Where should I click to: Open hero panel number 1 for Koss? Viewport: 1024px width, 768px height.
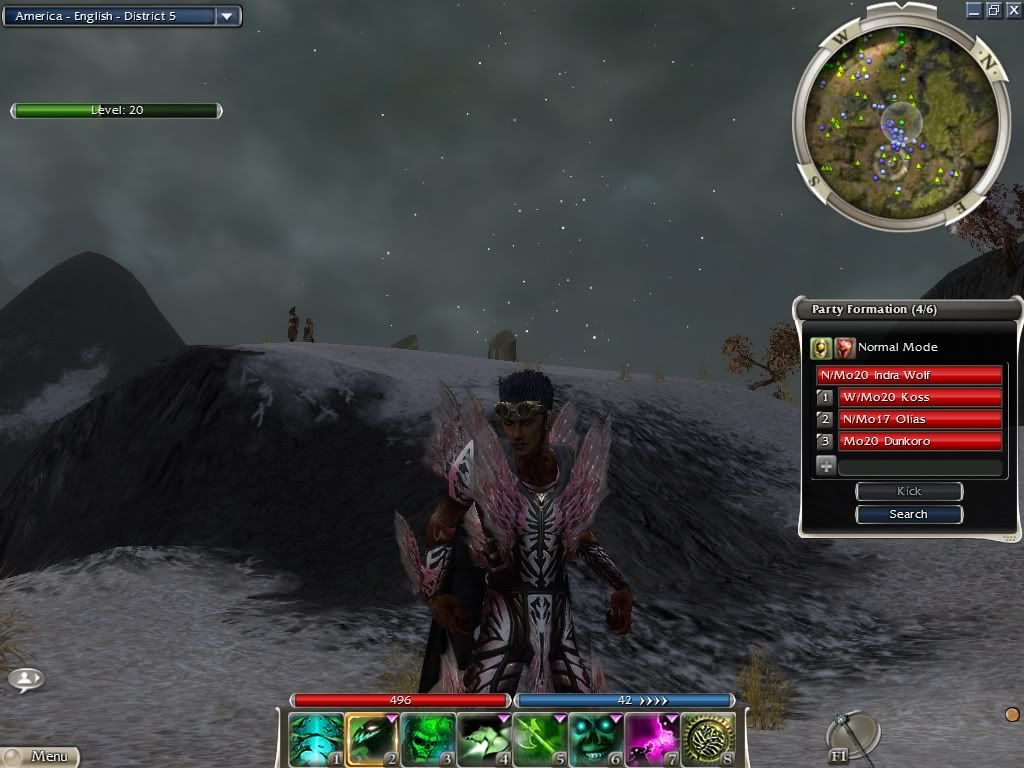click(825, 397)
